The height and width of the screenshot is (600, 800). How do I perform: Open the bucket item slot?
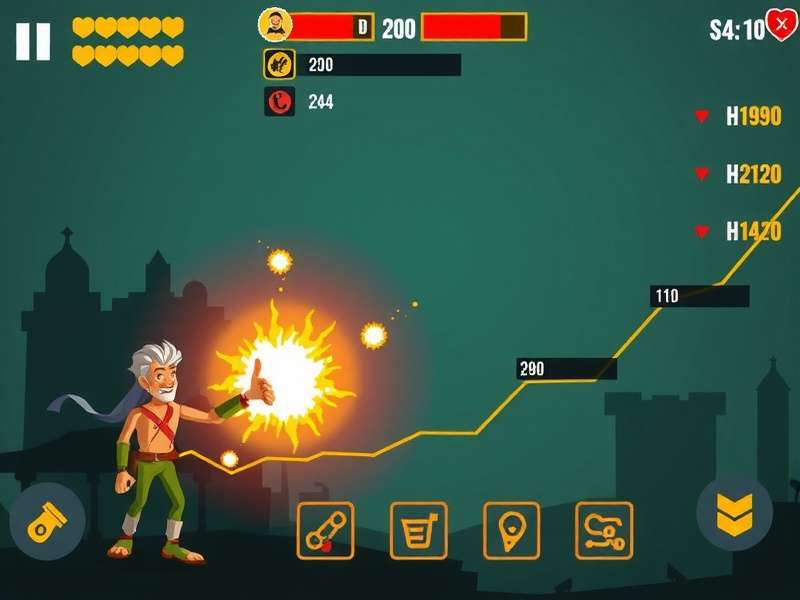point(418,530)
